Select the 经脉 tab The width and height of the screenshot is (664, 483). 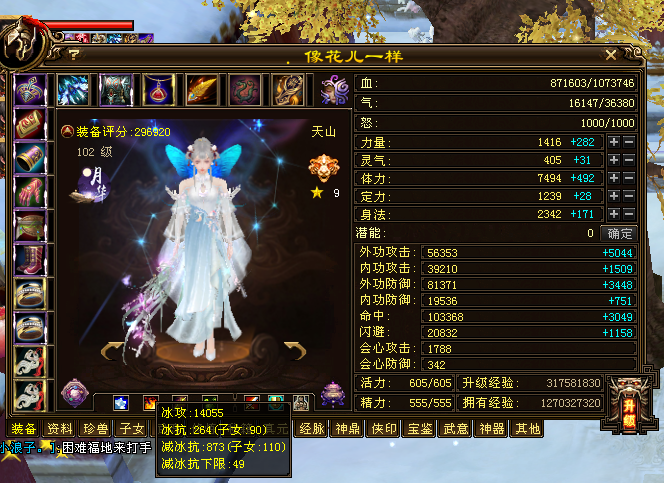pyautogui.click(x=312, y=429)
